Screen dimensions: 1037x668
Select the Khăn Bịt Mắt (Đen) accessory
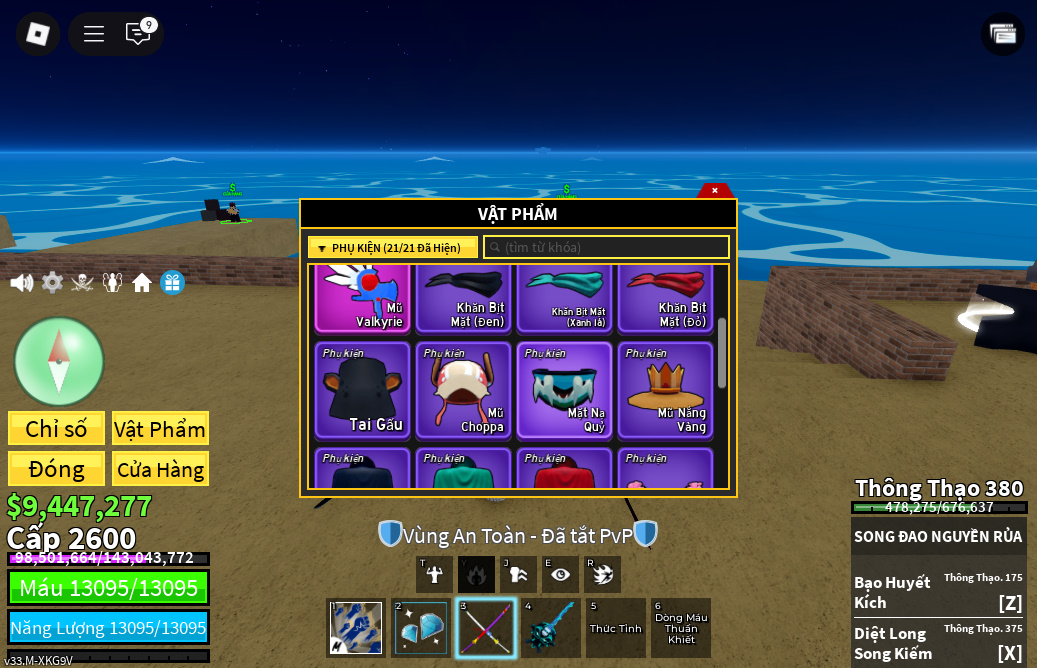(464, 299)
